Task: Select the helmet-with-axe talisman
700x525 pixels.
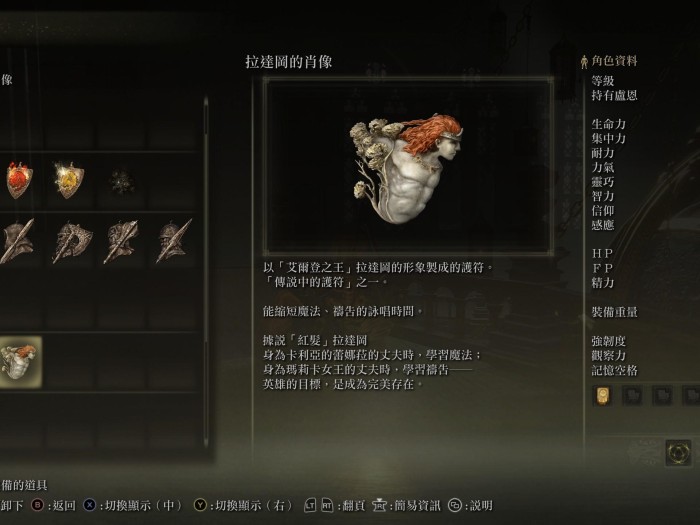Action: coord(70,241)
